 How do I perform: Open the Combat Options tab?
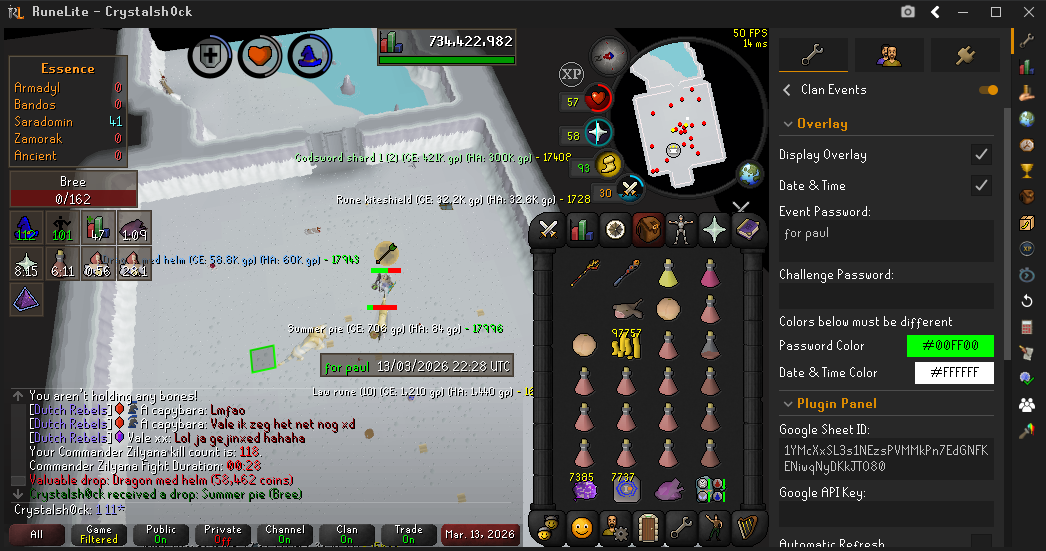(548, 230)
